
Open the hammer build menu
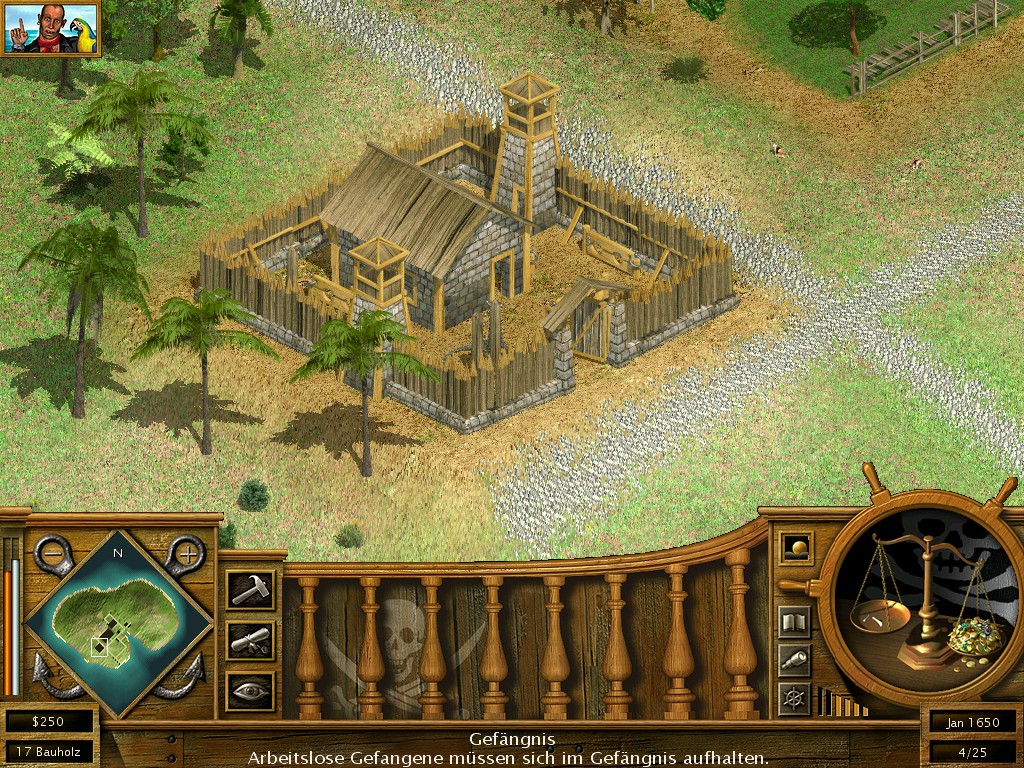pyautogui.click(x=249, y=589)
